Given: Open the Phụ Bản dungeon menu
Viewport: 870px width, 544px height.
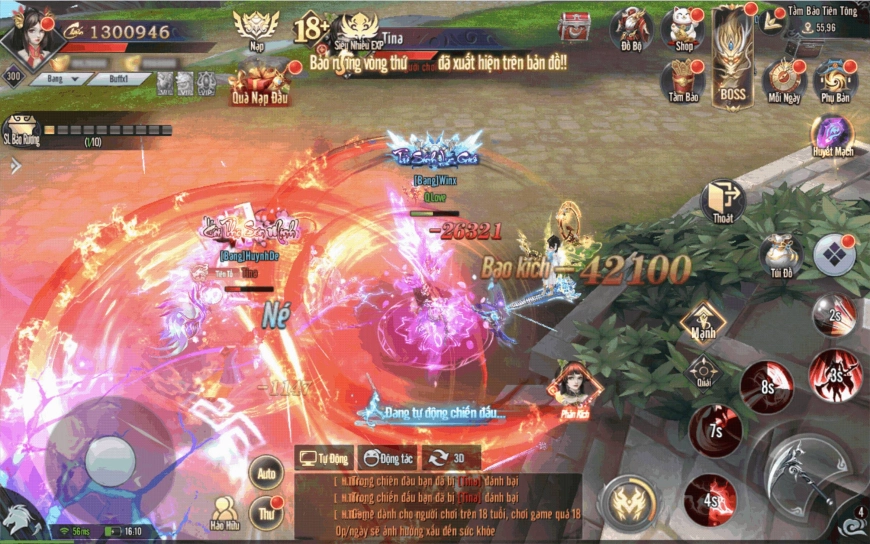Looking at the screenshot, I should coord(834,80).
